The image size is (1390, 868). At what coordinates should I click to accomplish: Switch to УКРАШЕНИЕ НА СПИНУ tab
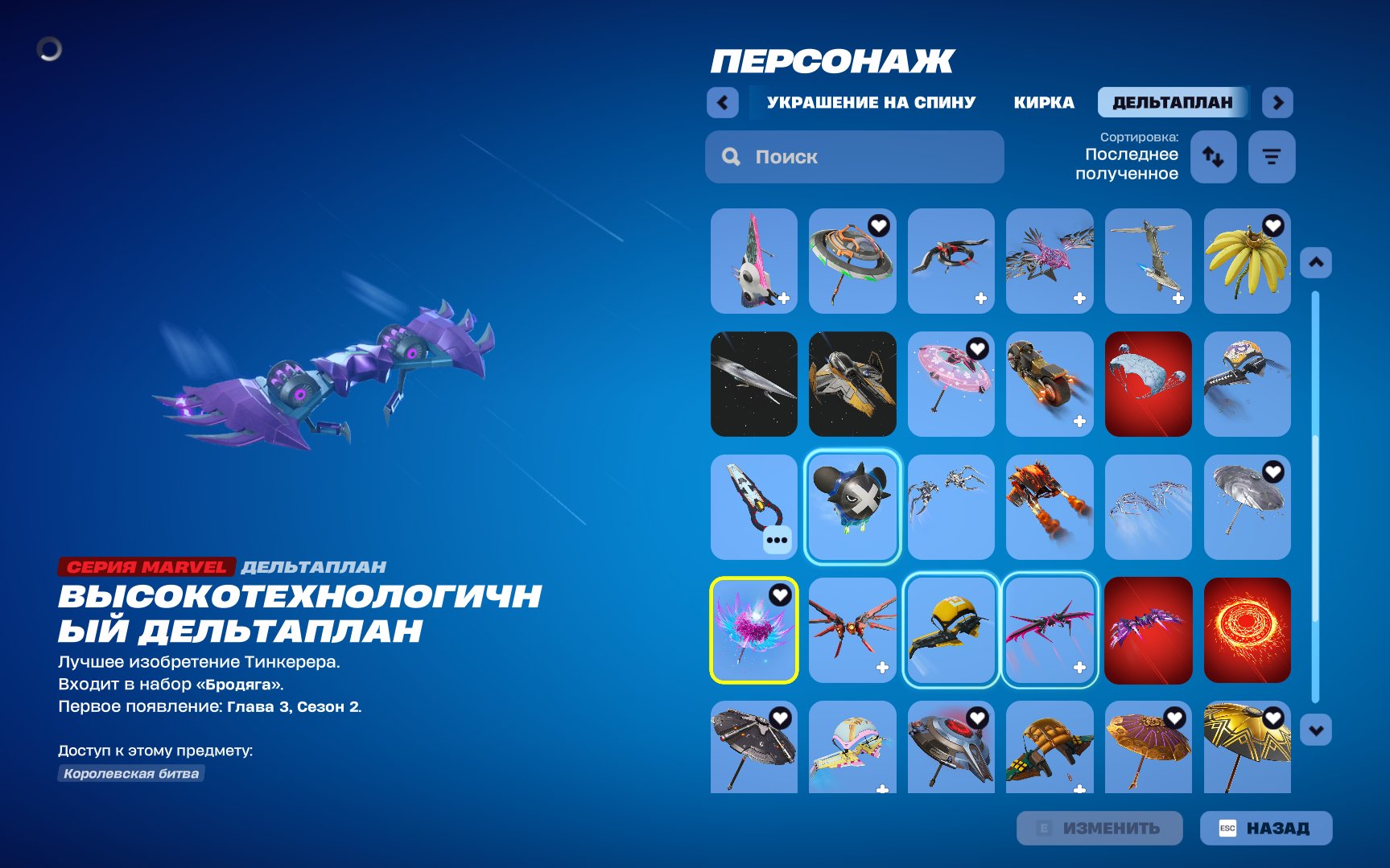(871, 103)
